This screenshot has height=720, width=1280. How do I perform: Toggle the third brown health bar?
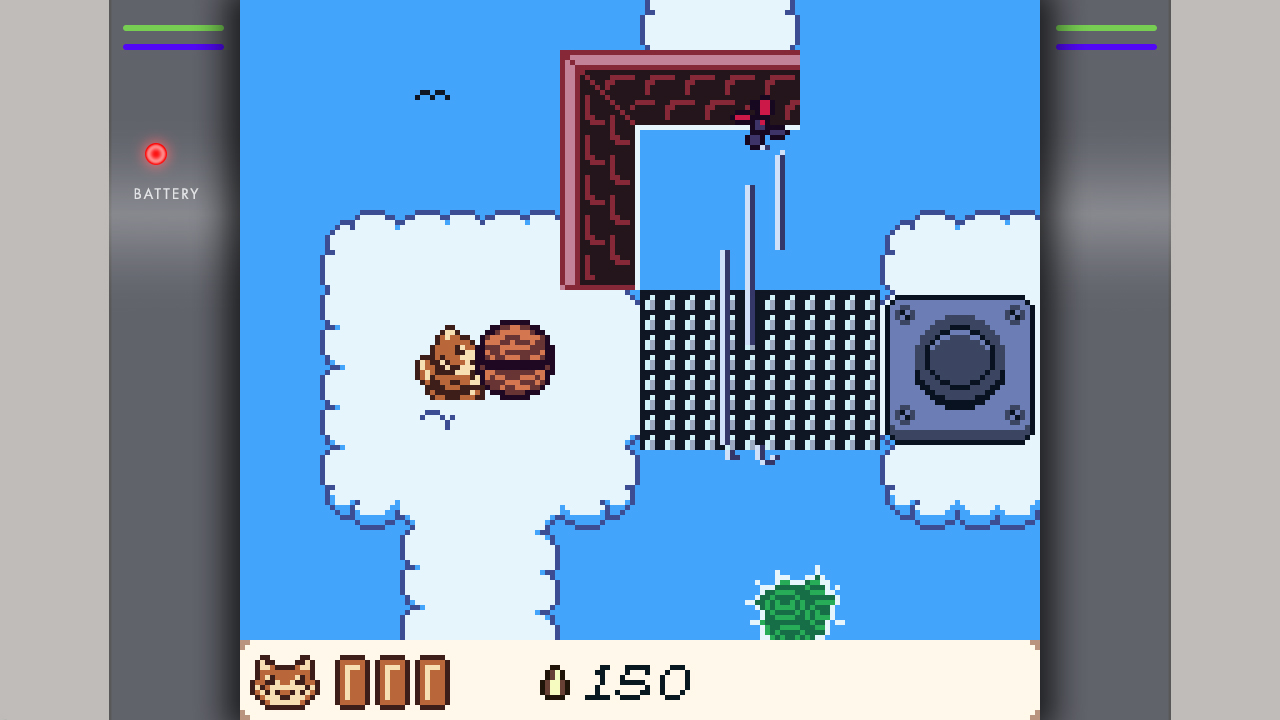(432, 682)
